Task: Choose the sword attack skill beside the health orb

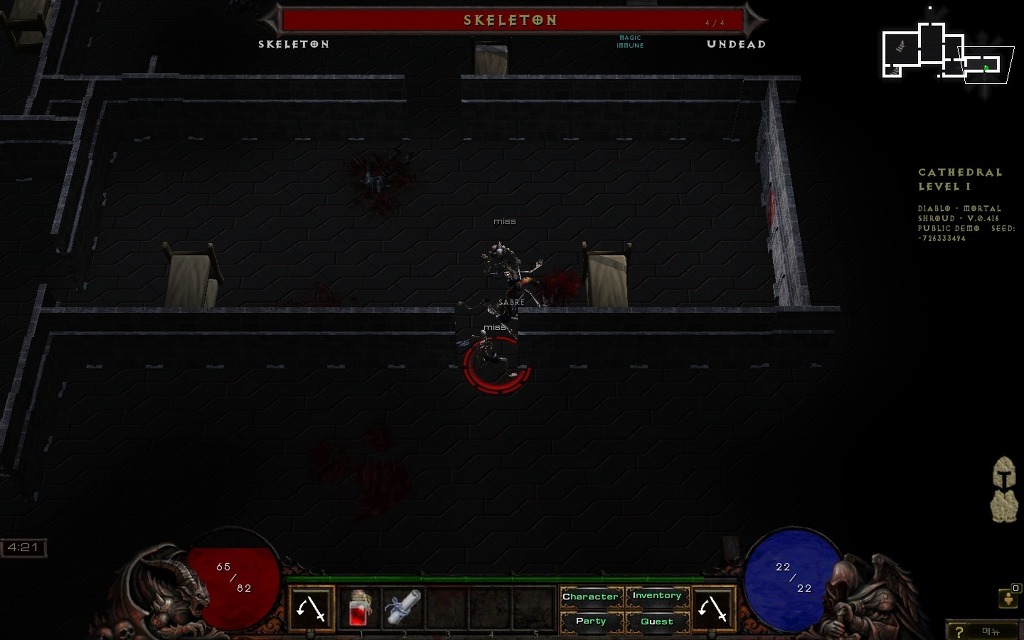Action: (x=312, y=608)
